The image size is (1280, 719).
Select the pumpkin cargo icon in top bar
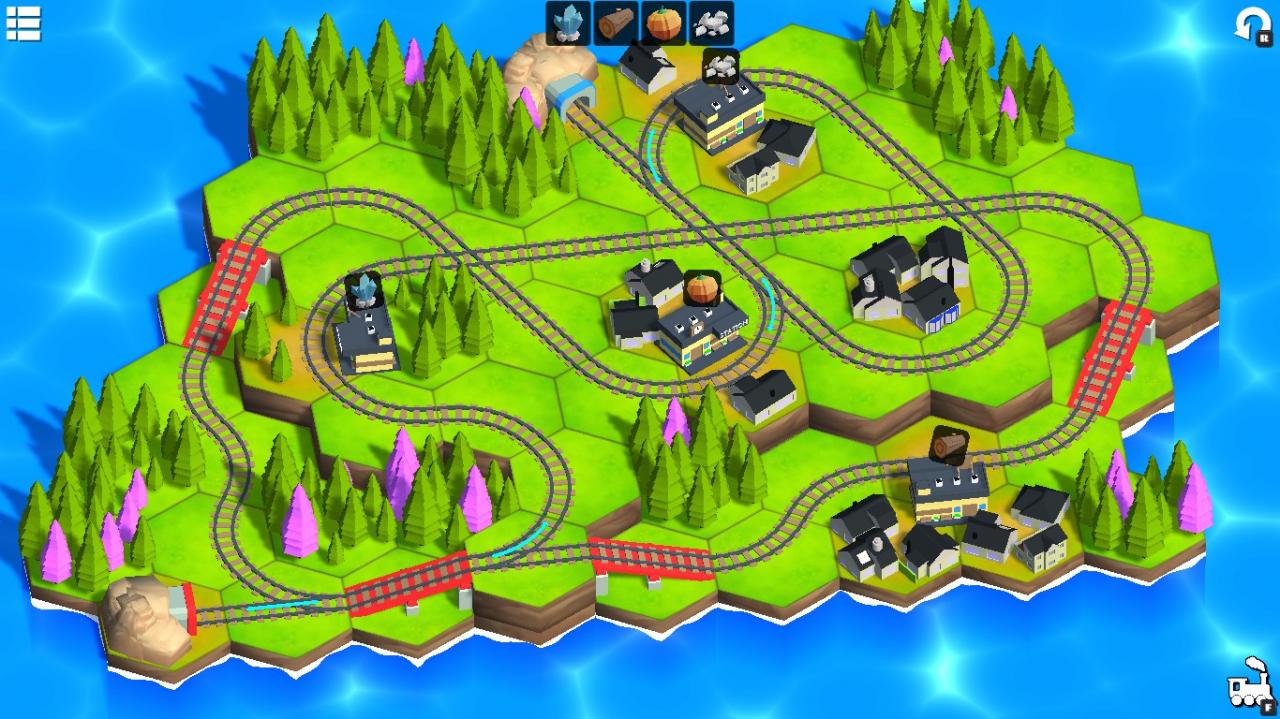tap(663, 23)
